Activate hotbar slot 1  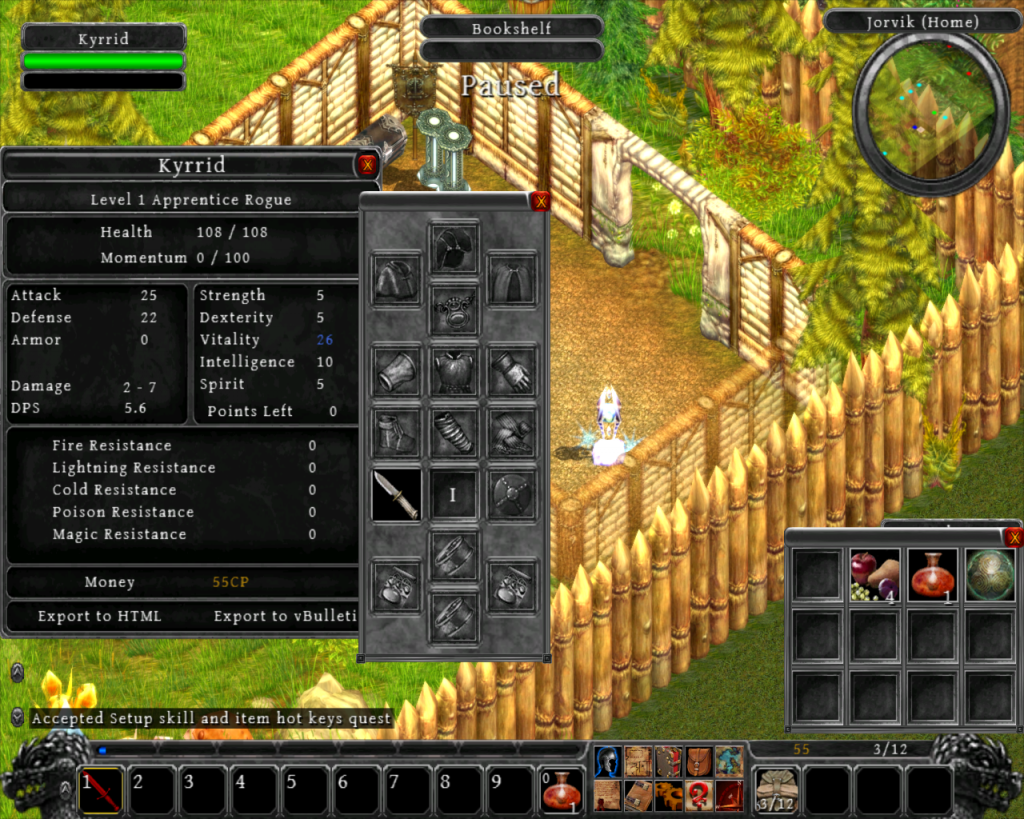(101, 790)
